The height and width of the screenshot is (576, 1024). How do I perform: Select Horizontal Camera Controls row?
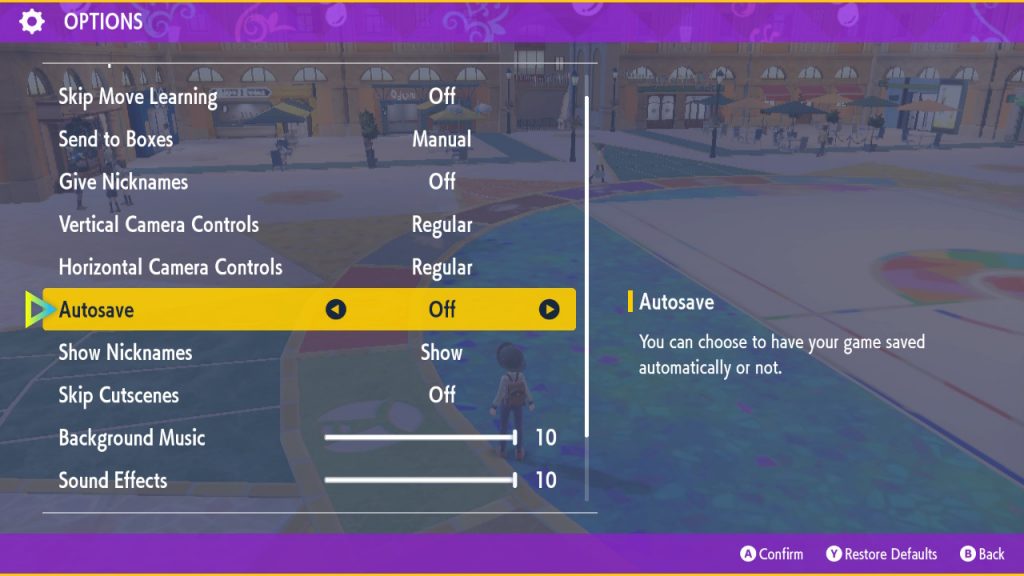[x=171, y=268]
